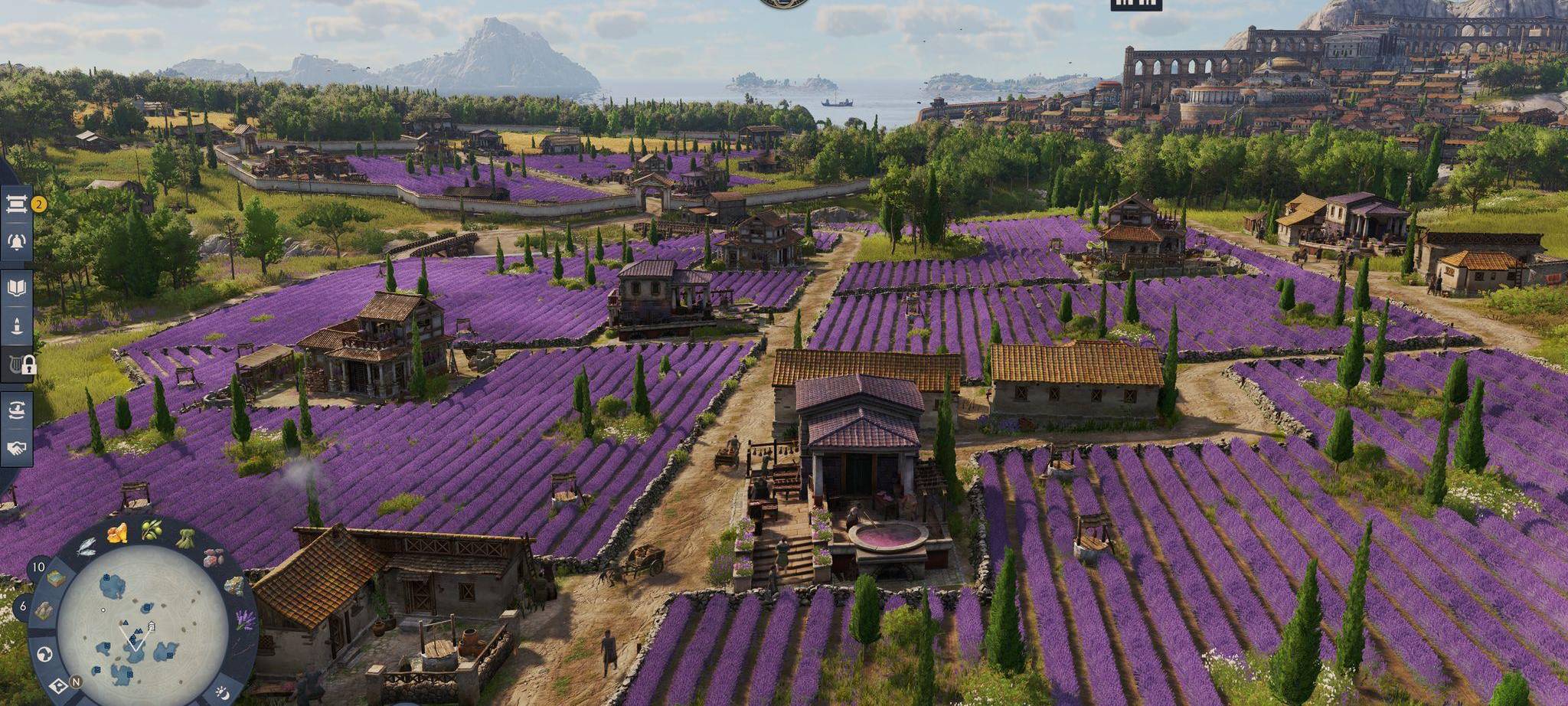Toggle the flag marker icon near the compass
Screen dimensions: 1568x706
[58, 683]
